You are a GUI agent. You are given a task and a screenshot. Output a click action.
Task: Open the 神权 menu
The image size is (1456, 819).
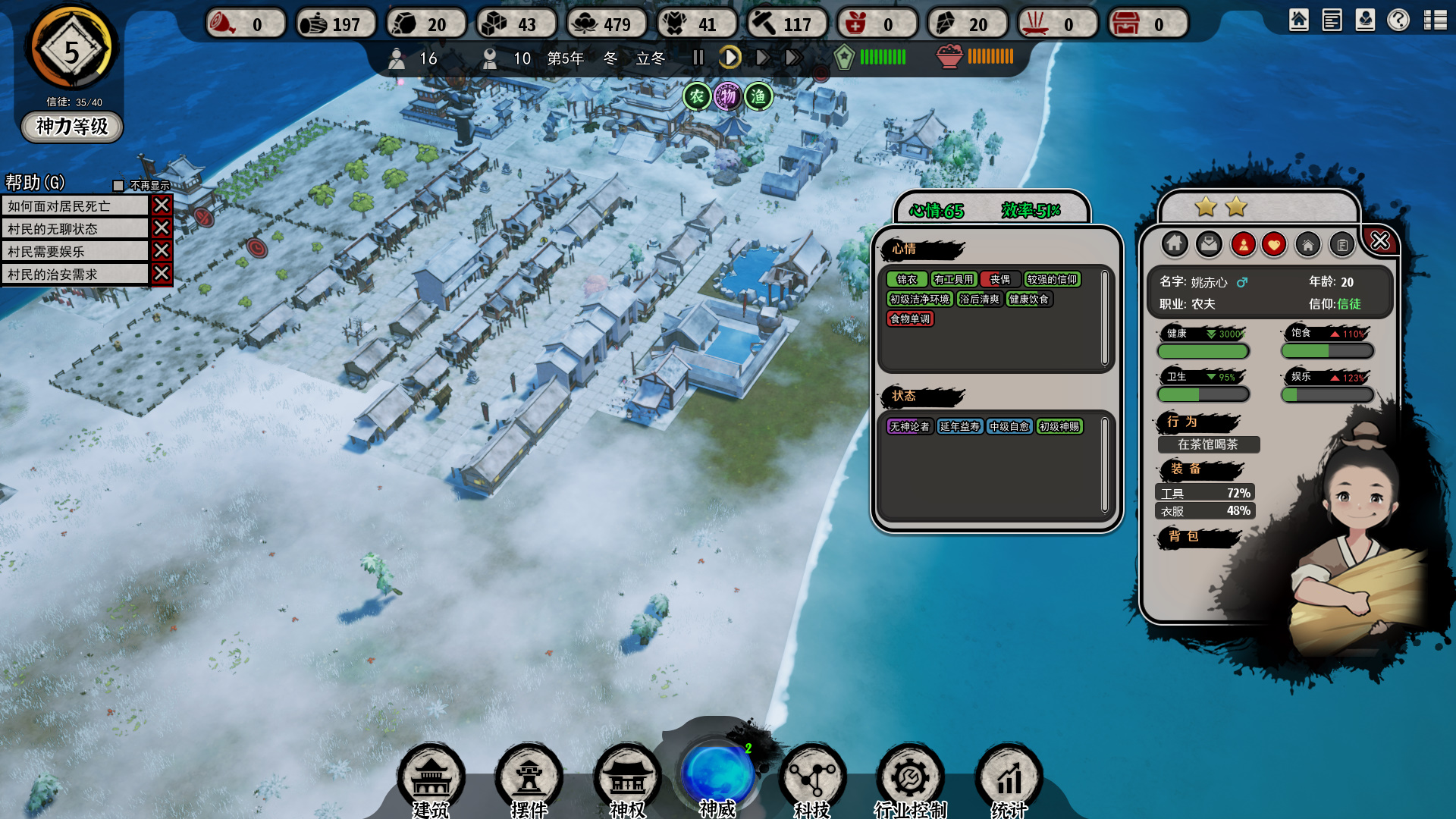click(x=627, y=779)
